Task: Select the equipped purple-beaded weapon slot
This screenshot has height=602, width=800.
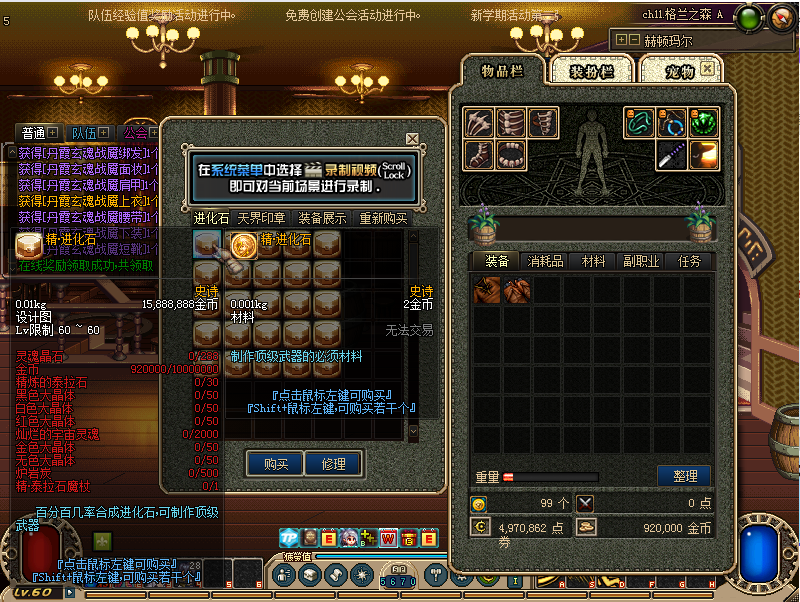Action: click(x=672, y=155)
